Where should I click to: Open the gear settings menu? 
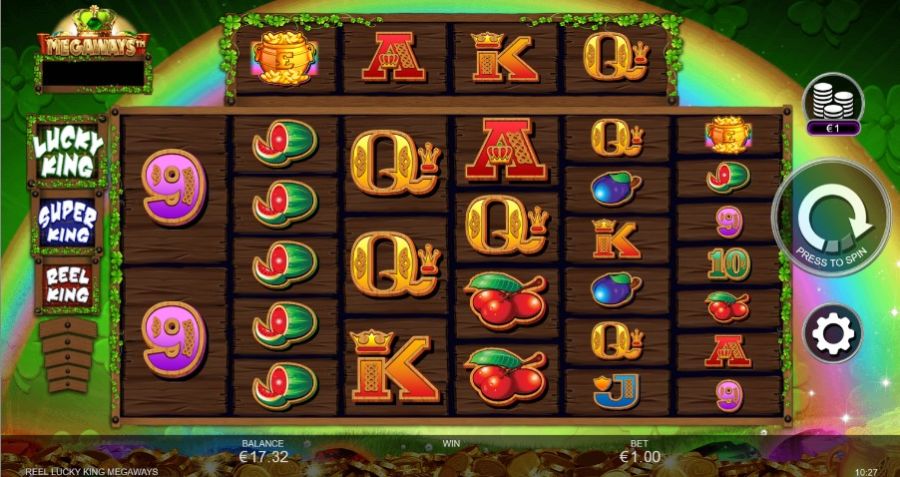[832, 333]
